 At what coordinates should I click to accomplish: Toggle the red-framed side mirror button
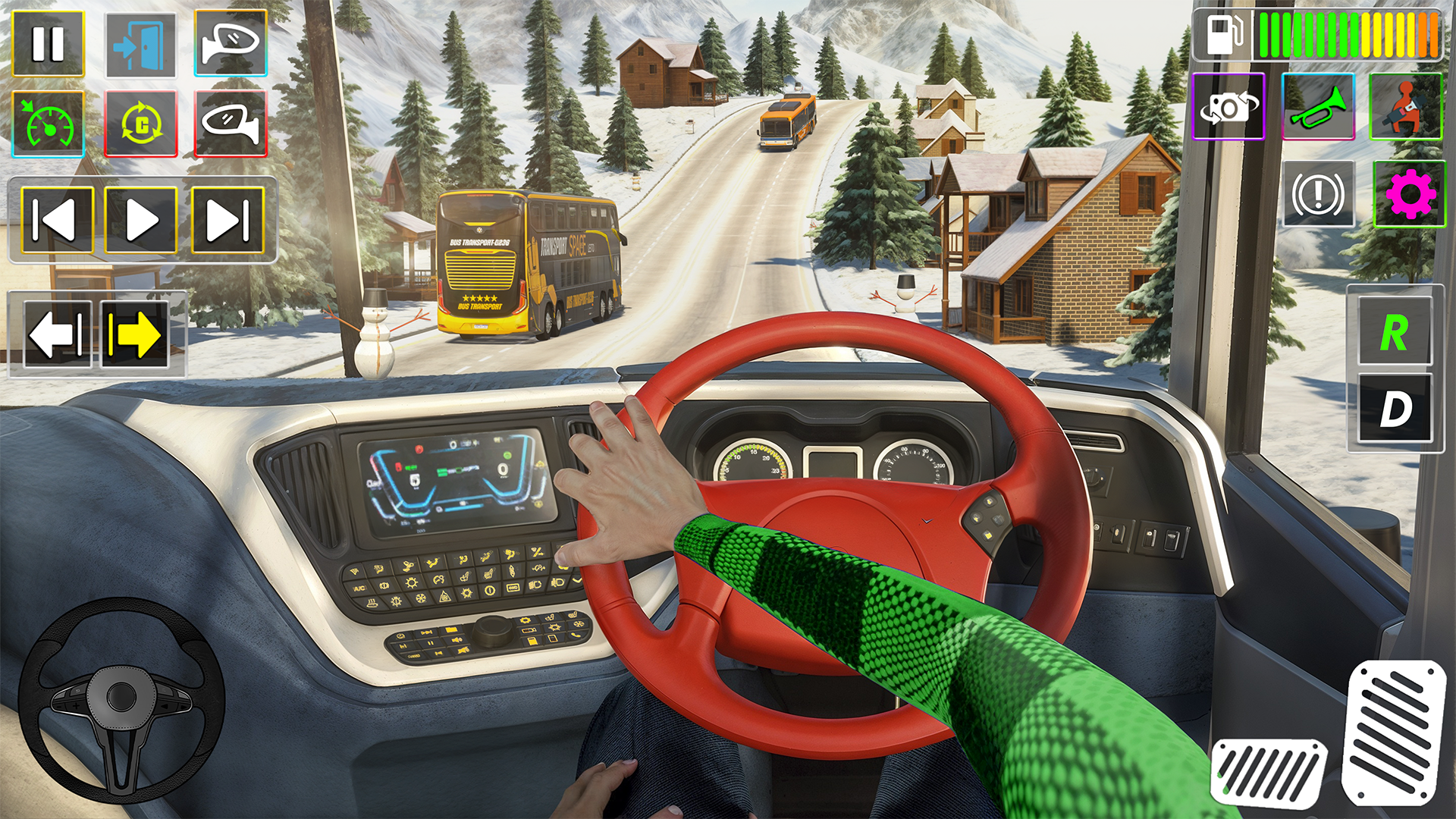231,124
